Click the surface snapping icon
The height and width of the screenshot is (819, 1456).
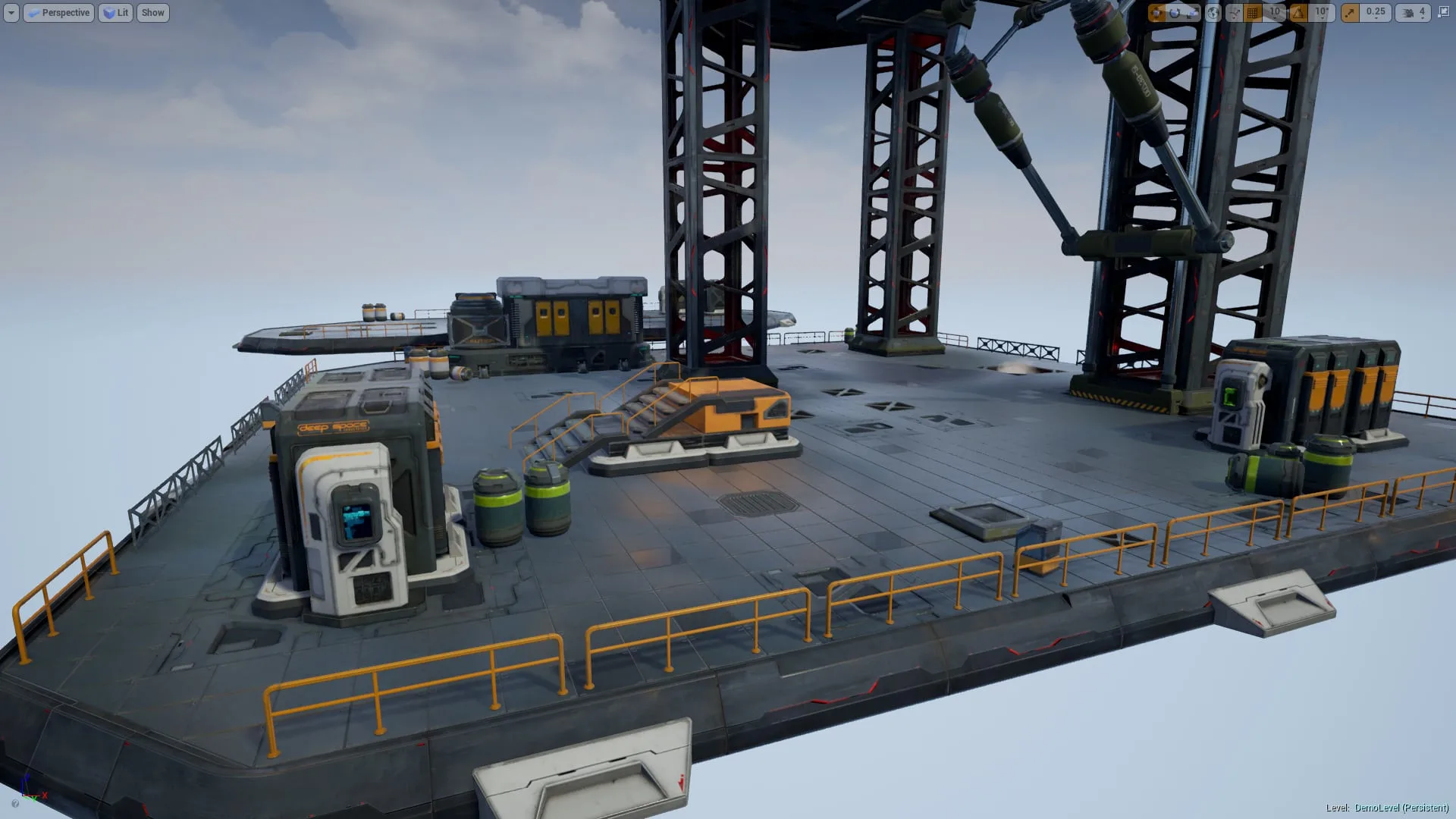tap(1233, 13)
